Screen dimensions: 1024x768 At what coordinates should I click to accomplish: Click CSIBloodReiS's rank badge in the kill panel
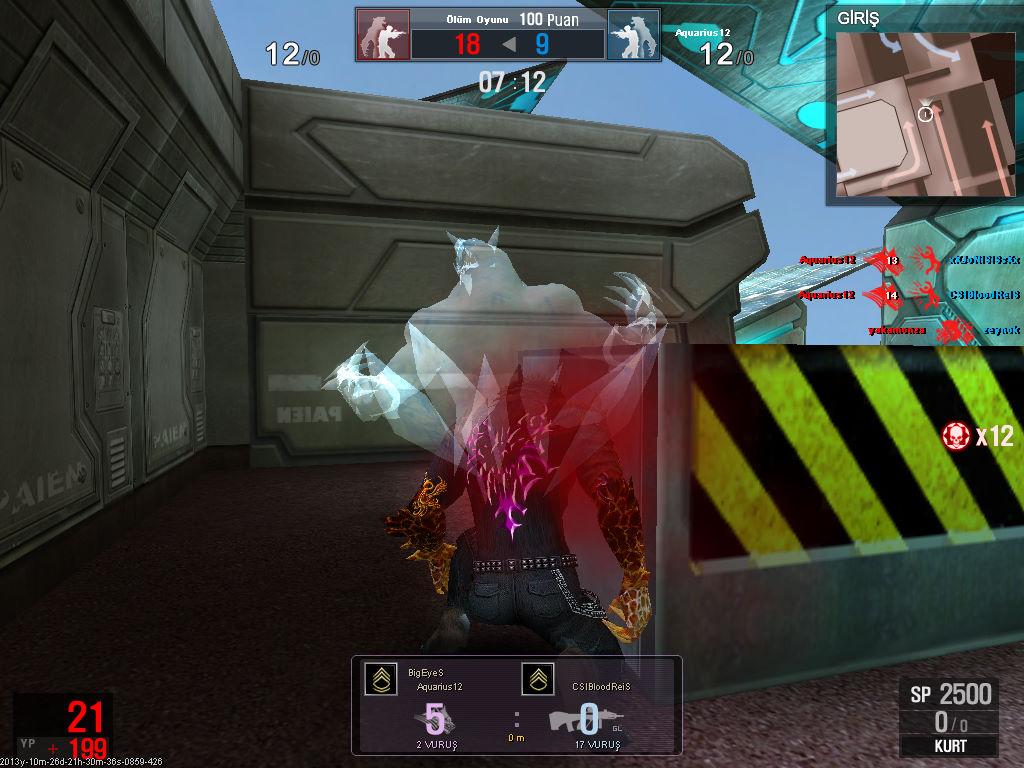[x=538, y=679]
